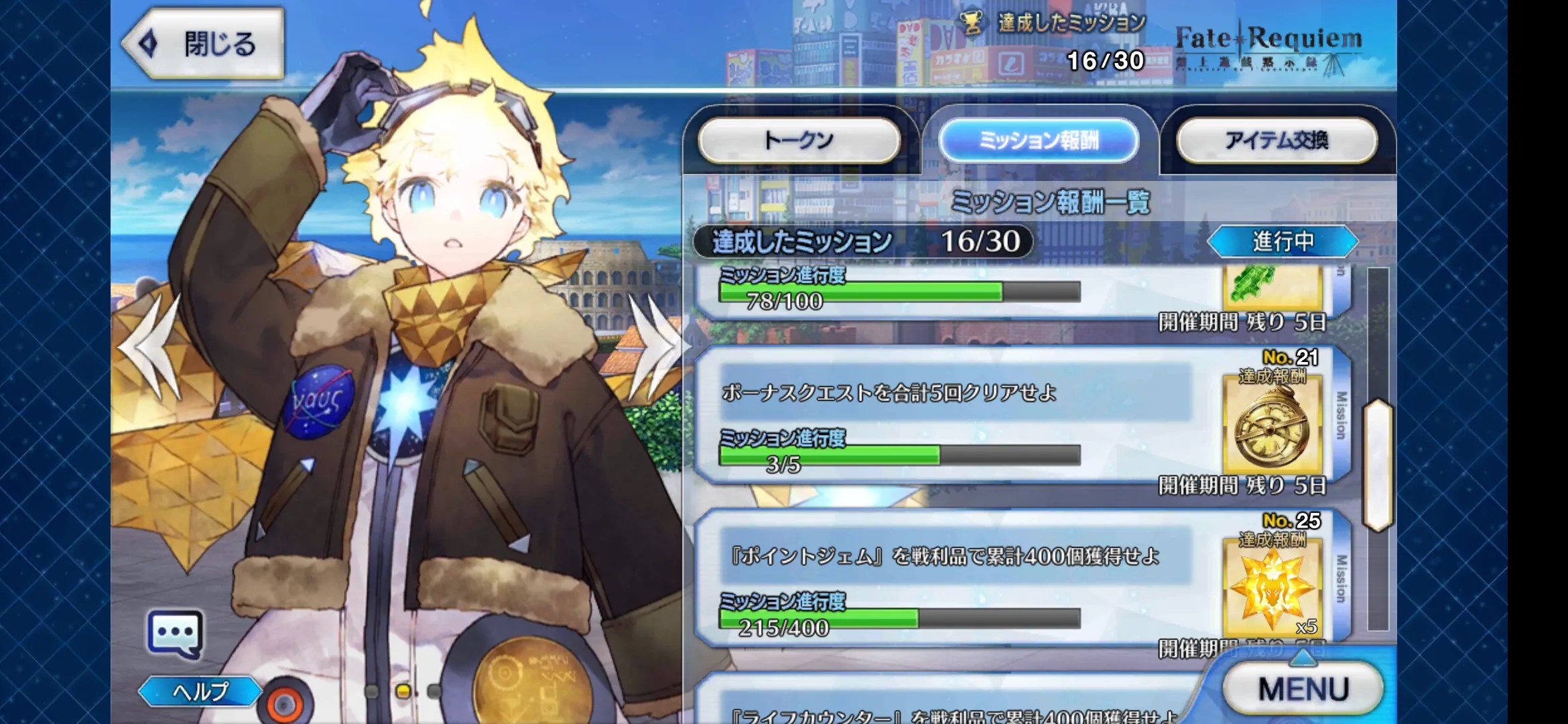Tap the gold gem x5 reward for mission No.25
Image resolution: width=1568 pixels, height=724 pixels.
[x=1277, y=590]
